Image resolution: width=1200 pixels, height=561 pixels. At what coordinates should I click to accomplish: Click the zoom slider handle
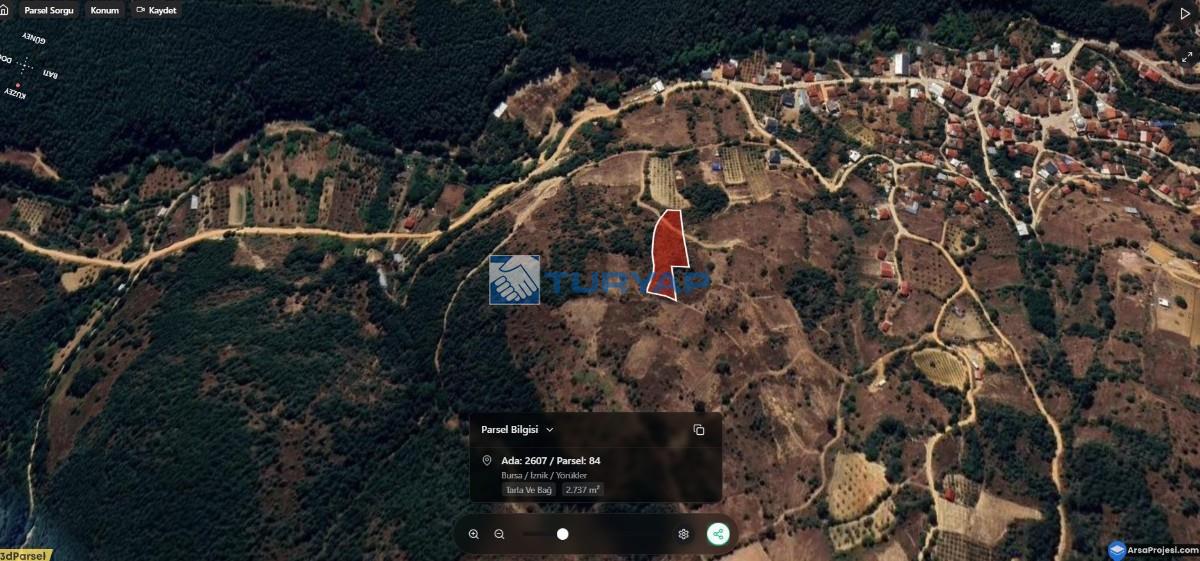(563, 534)
